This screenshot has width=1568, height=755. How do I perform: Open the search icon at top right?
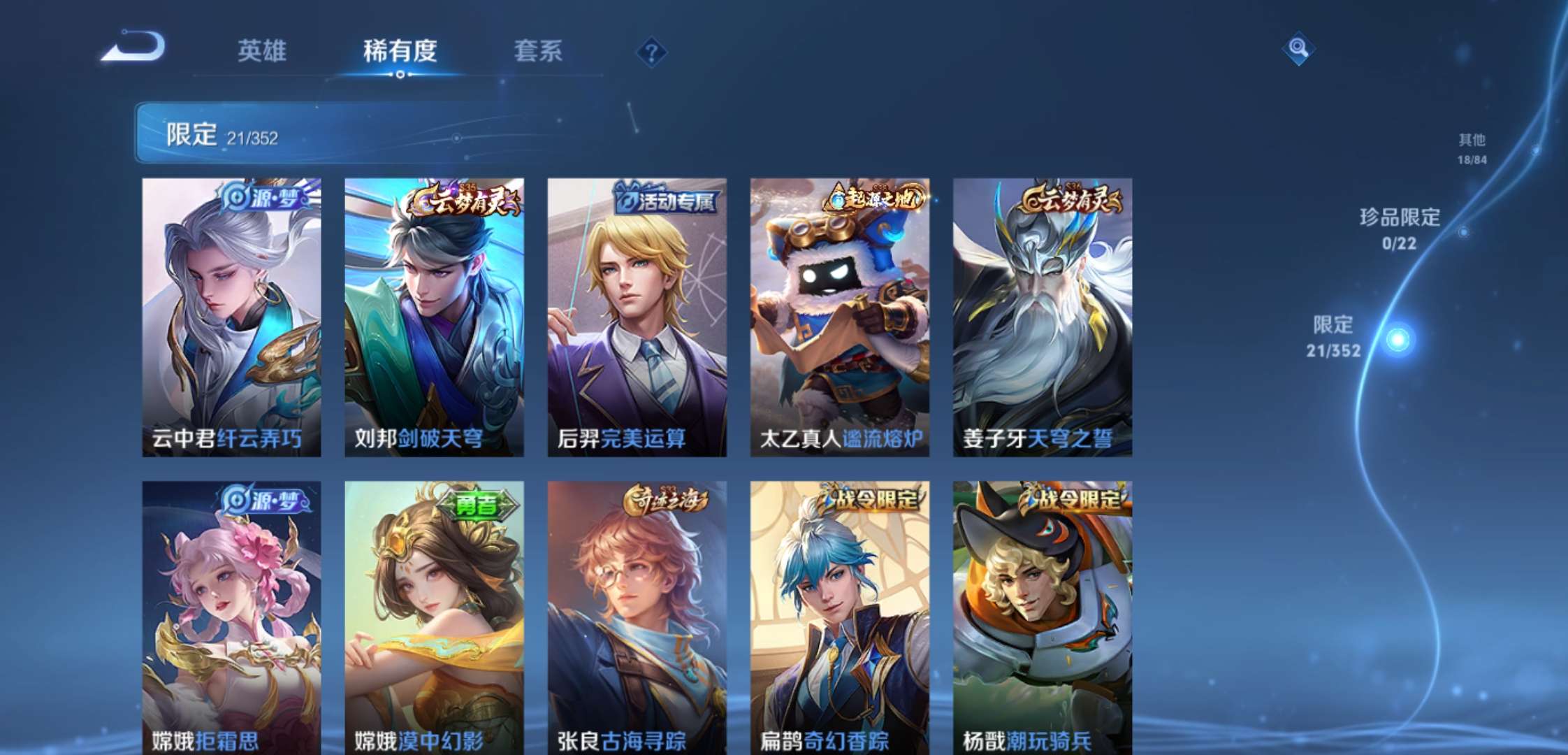[x=1298, y=50]
